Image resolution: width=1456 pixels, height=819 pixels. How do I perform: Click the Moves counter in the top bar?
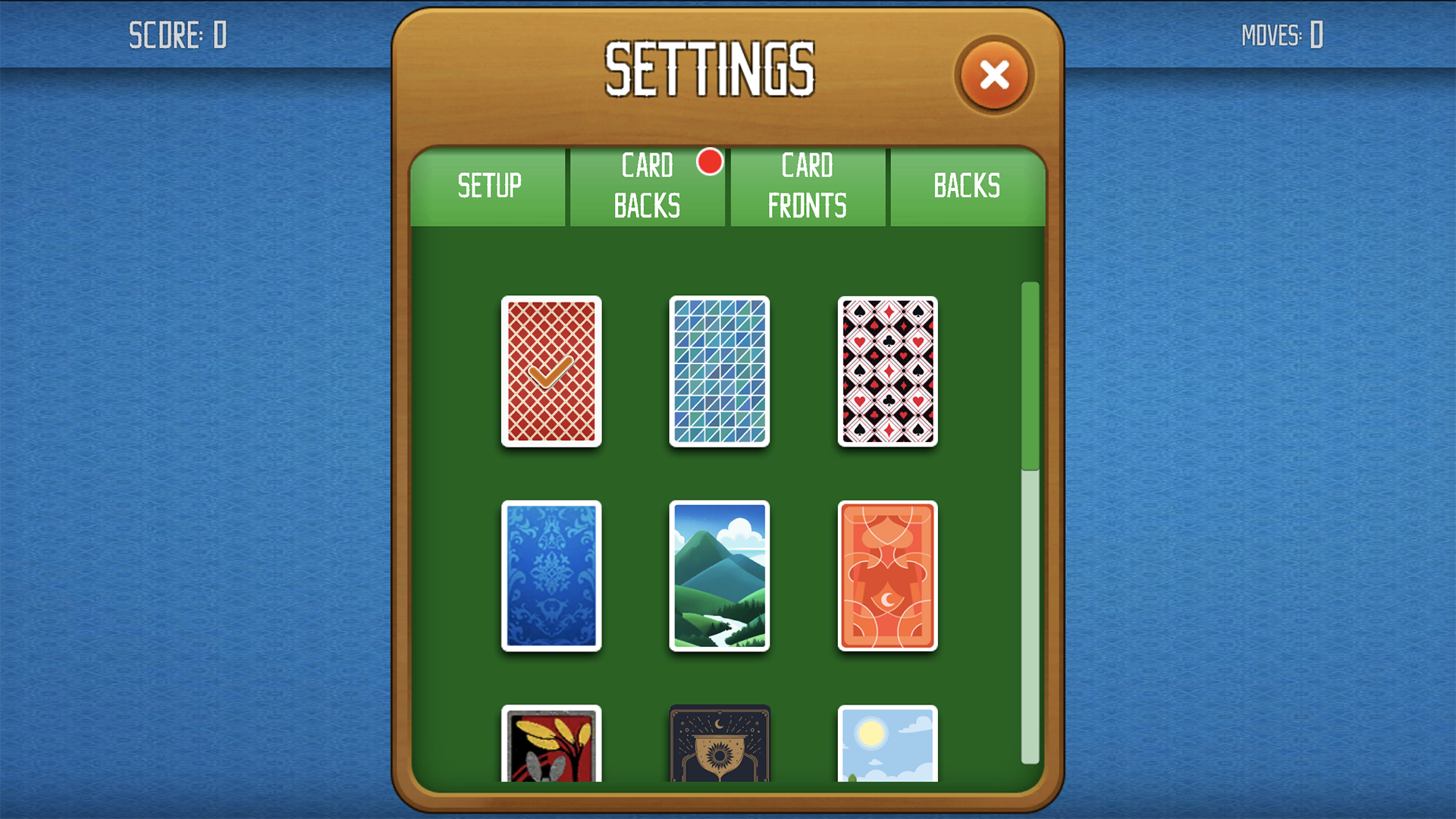point(1282,33)
